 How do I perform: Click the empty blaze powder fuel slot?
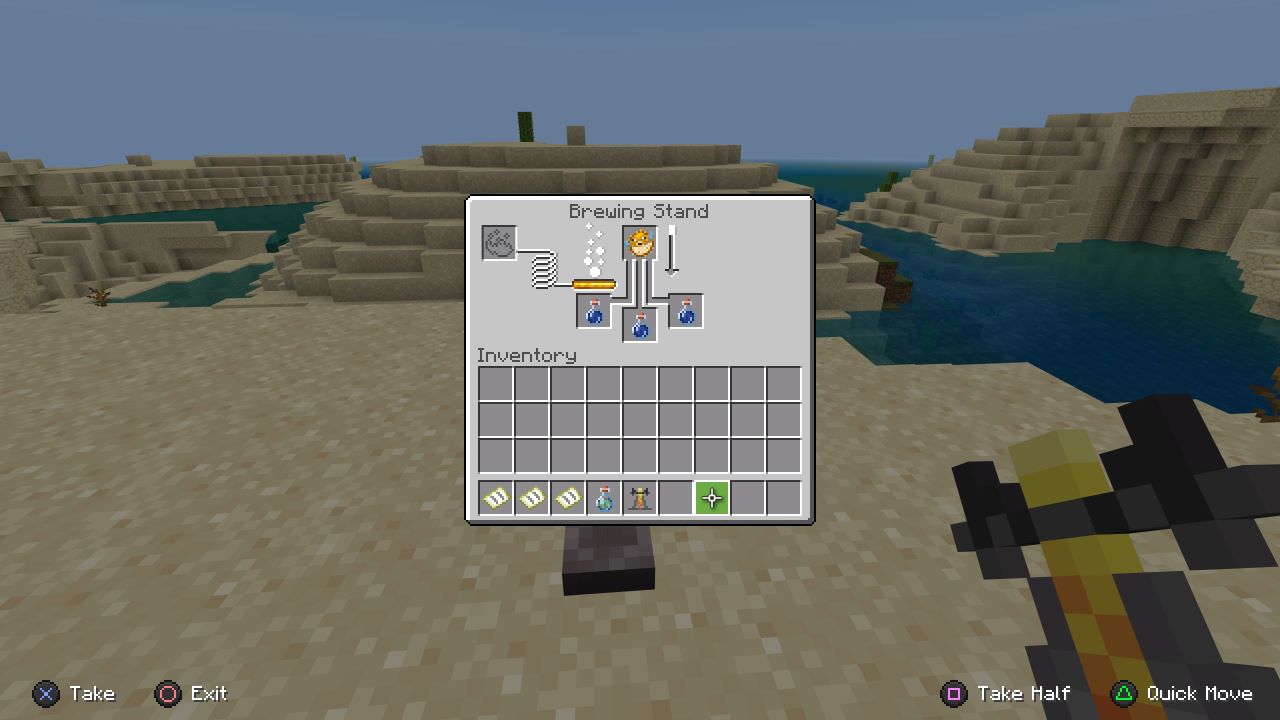(497, 244)
